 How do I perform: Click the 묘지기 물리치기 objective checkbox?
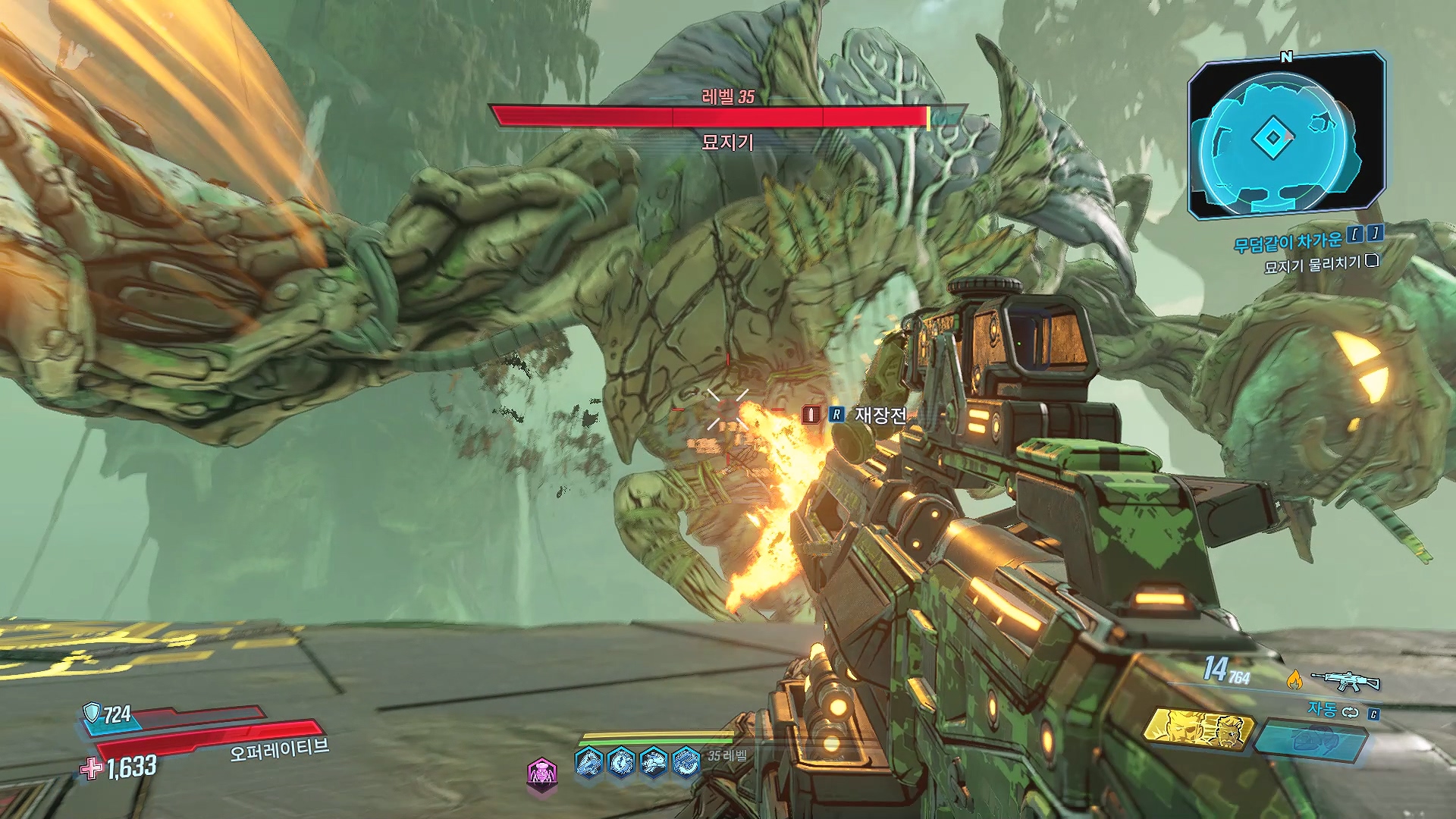pos(1371,262)
